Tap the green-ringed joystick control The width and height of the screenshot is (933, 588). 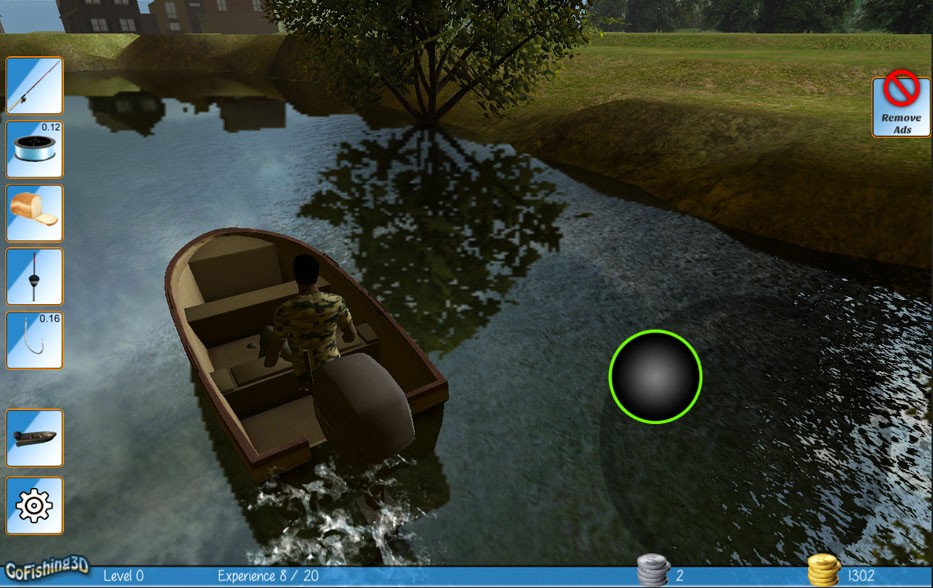[655, 376]
